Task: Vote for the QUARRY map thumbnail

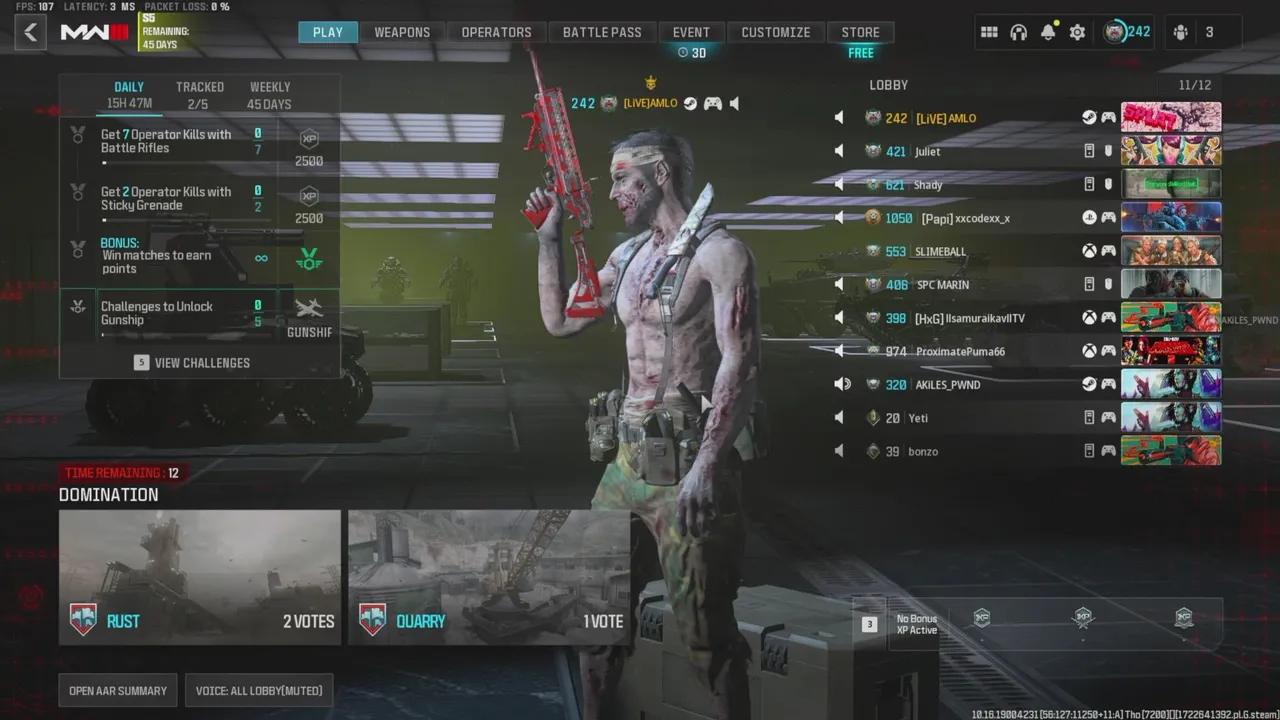Action: coord(489,576)
